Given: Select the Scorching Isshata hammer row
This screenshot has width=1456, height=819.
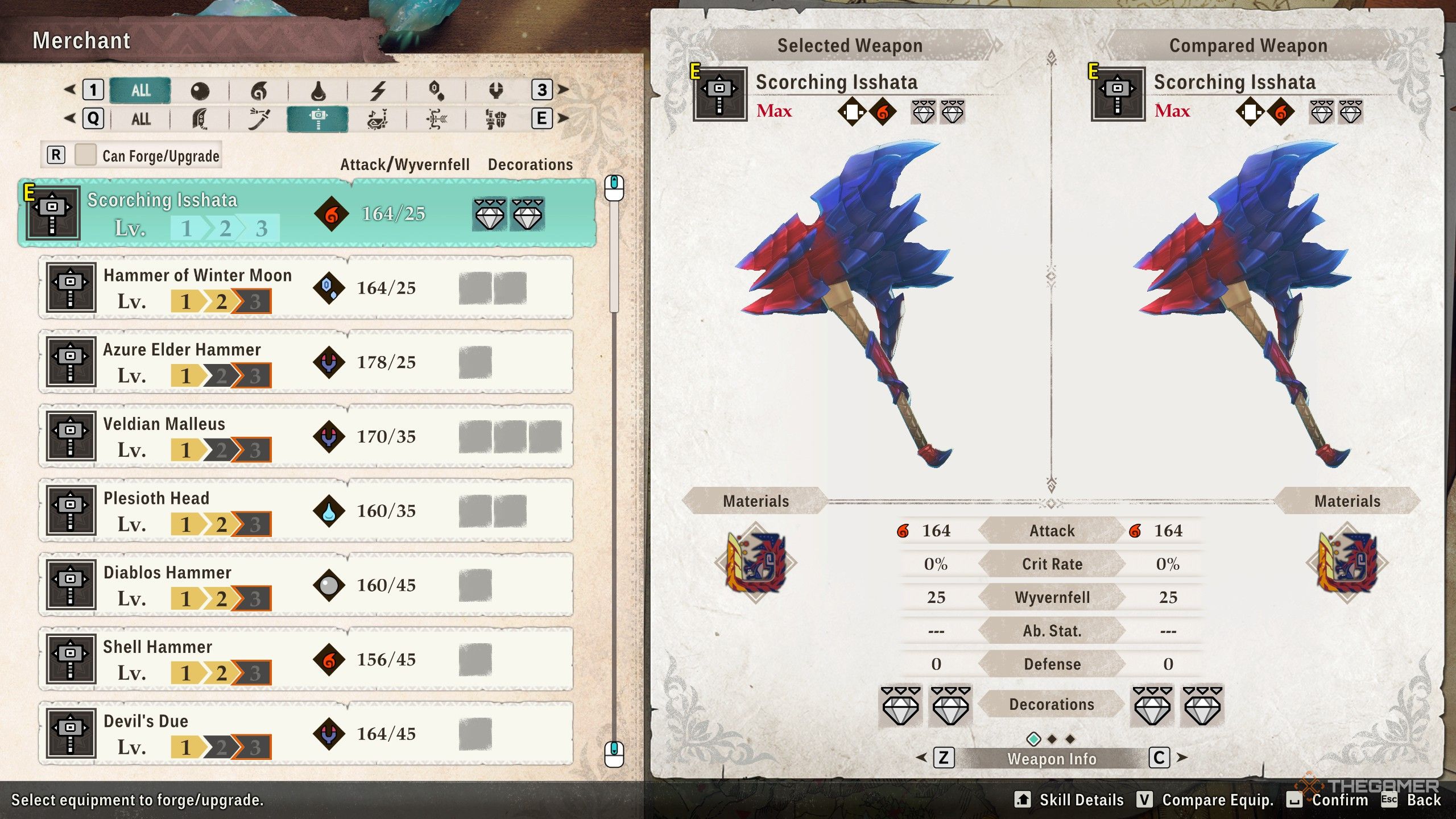Looking at the screenshot, I should 307,213.
